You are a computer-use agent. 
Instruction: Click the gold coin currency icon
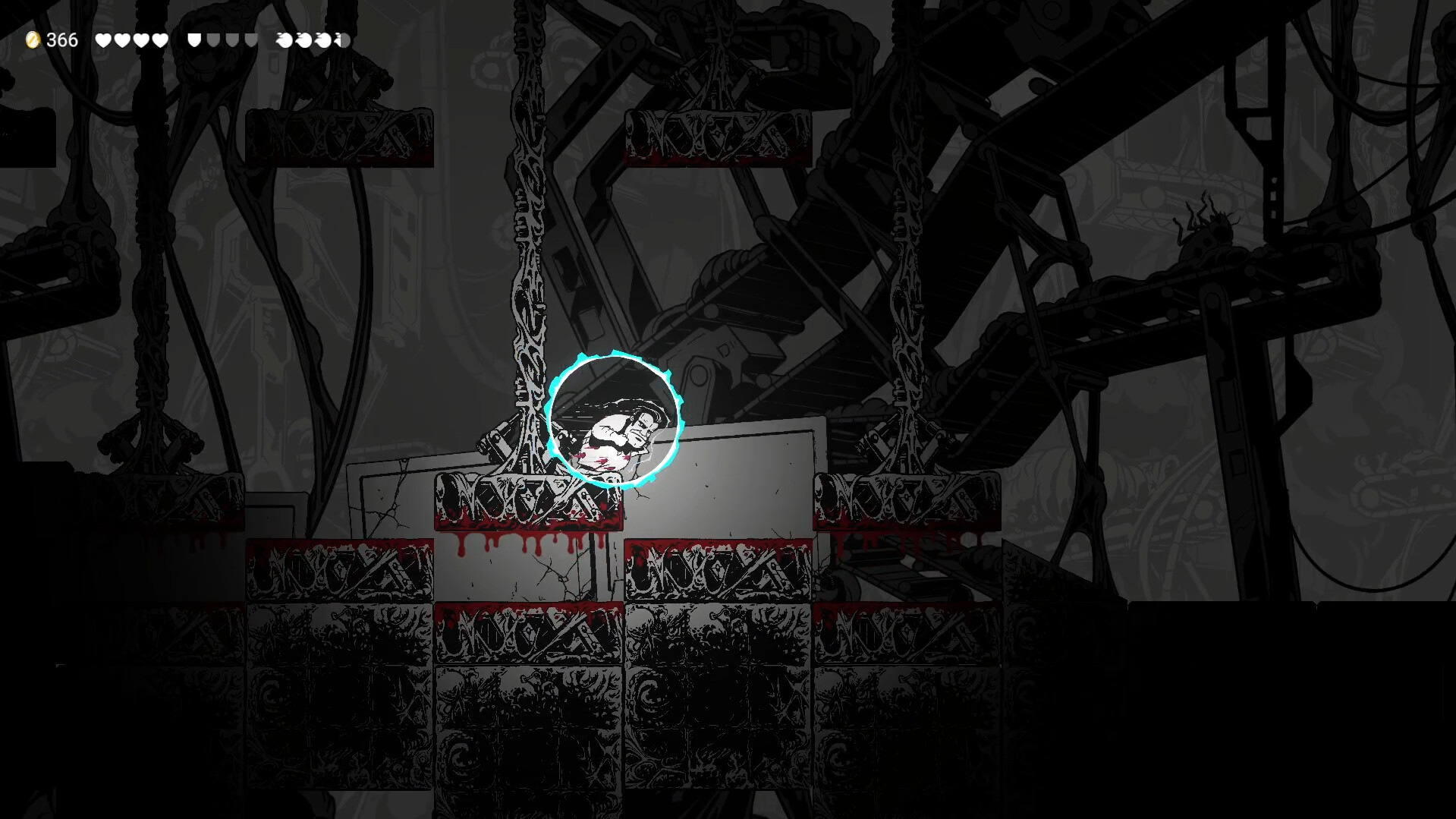tap(33, 39)
